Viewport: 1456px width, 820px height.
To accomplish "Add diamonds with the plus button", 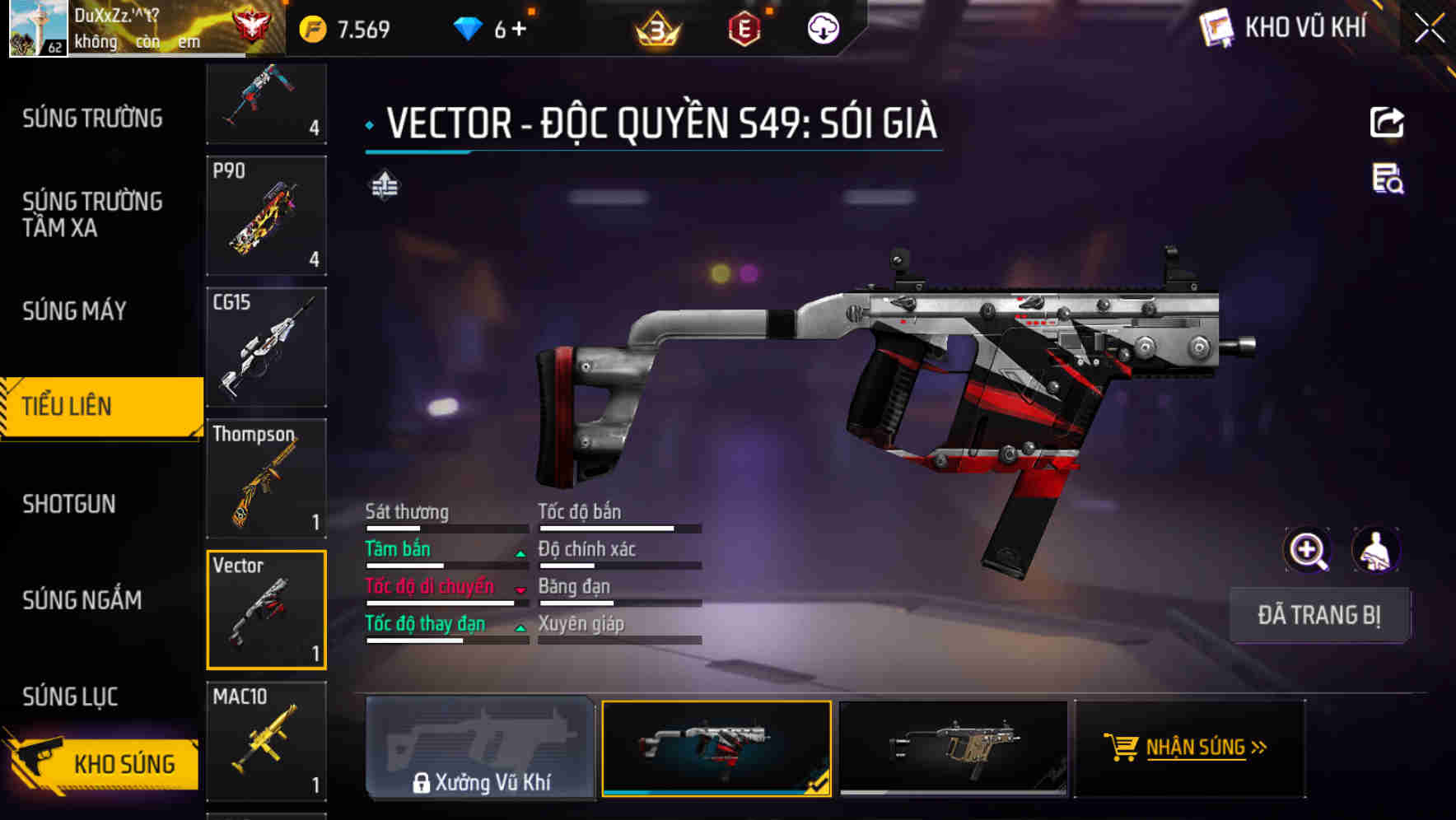I will tap(519, 29).
